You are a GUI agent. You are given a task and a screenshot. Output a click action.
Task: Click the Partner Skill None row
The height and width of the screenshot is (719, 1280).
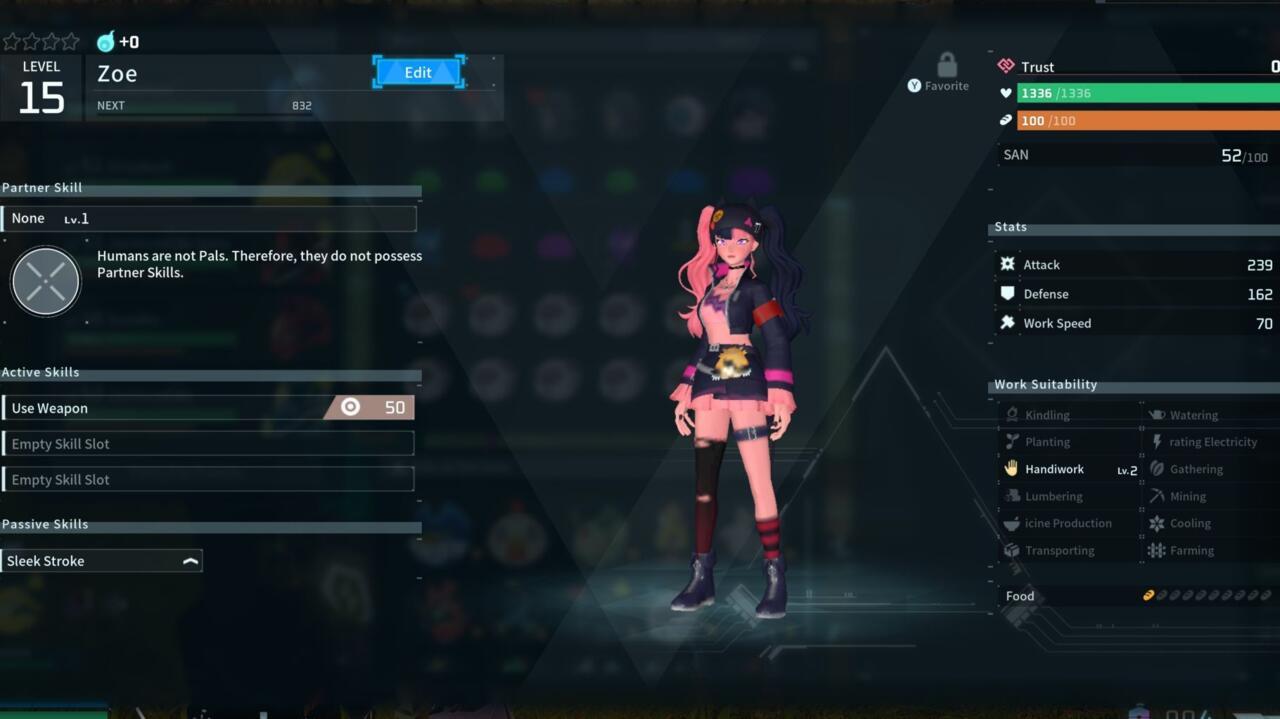(208, 219)
